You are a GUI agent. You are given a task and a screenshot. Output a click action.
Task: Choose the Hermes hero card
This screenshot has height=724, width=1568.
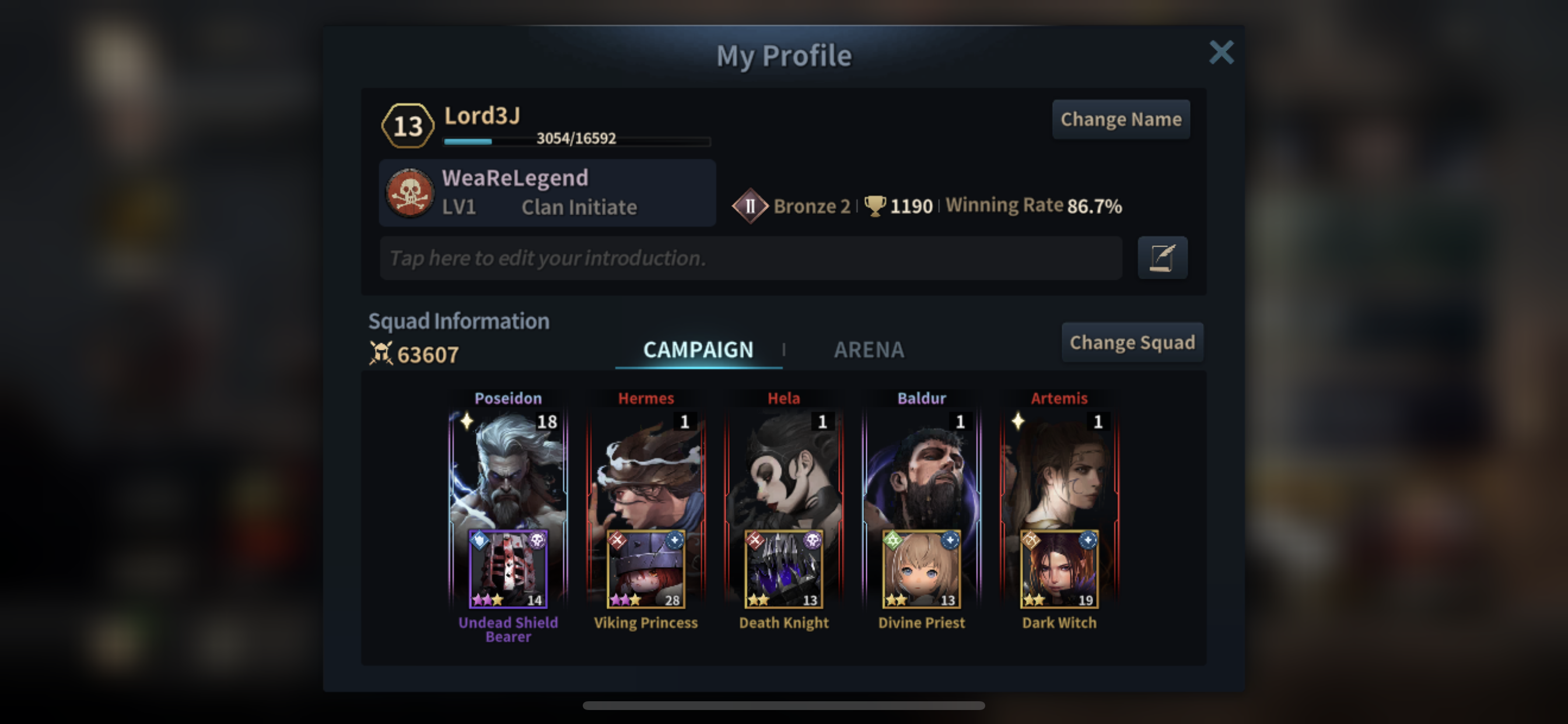(x=646, y=469)
